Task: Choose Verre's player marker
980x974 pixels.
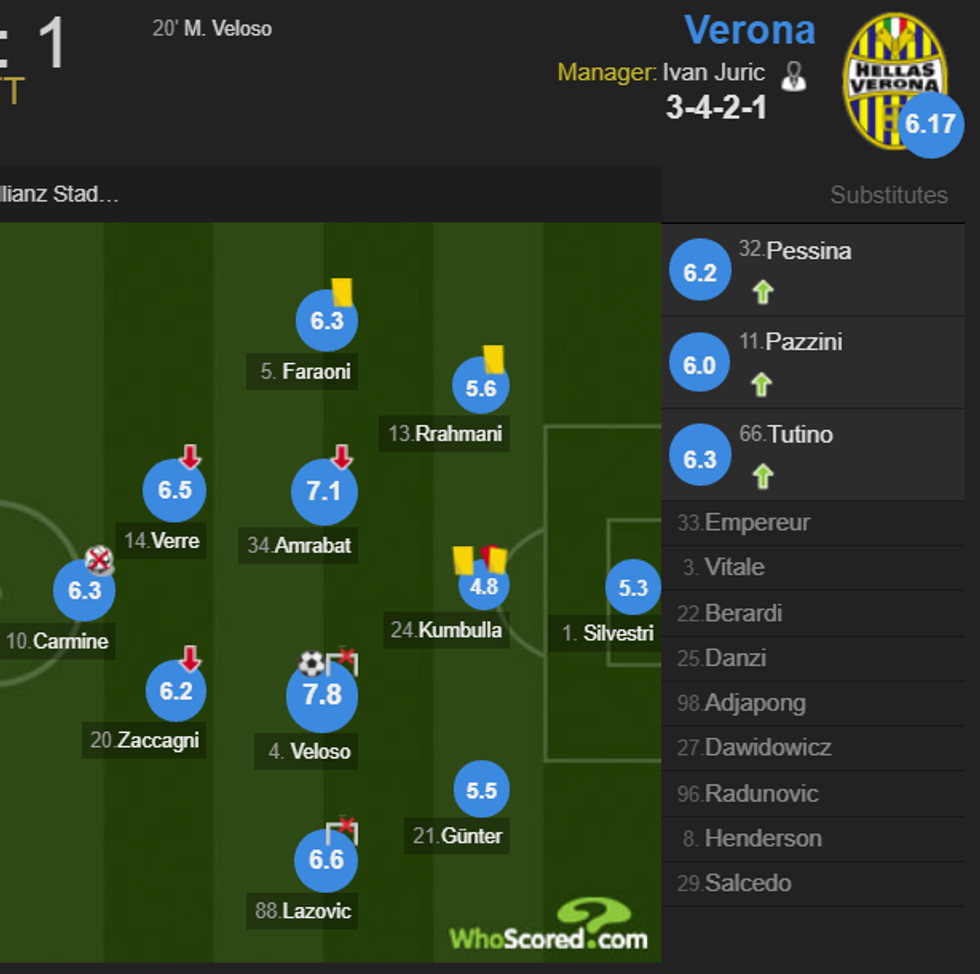Action: [175, 491]
